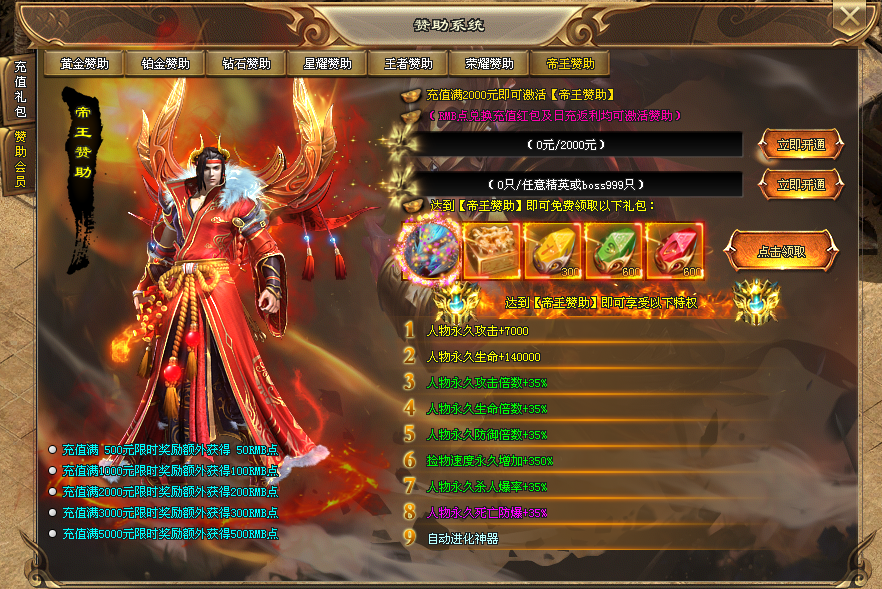This screenshot has height=589, width=882.
Task: Click 立即开通 beside the boss kill counter
Action: tap(802, 184)
